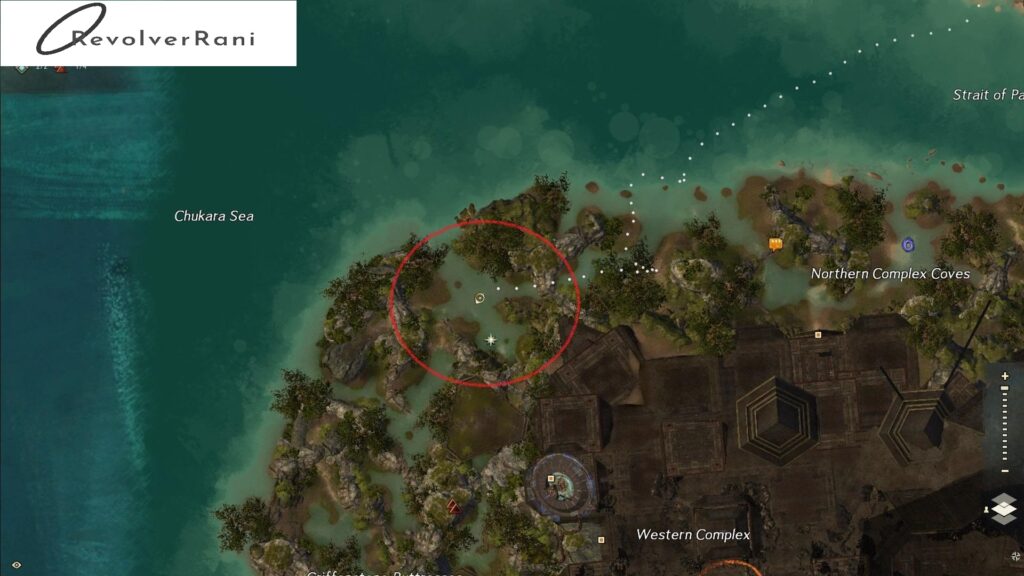The height and width of the screenshot is (576, 1024).
Task: Zoom in with the map plus button
Action: pos(1005,376)
